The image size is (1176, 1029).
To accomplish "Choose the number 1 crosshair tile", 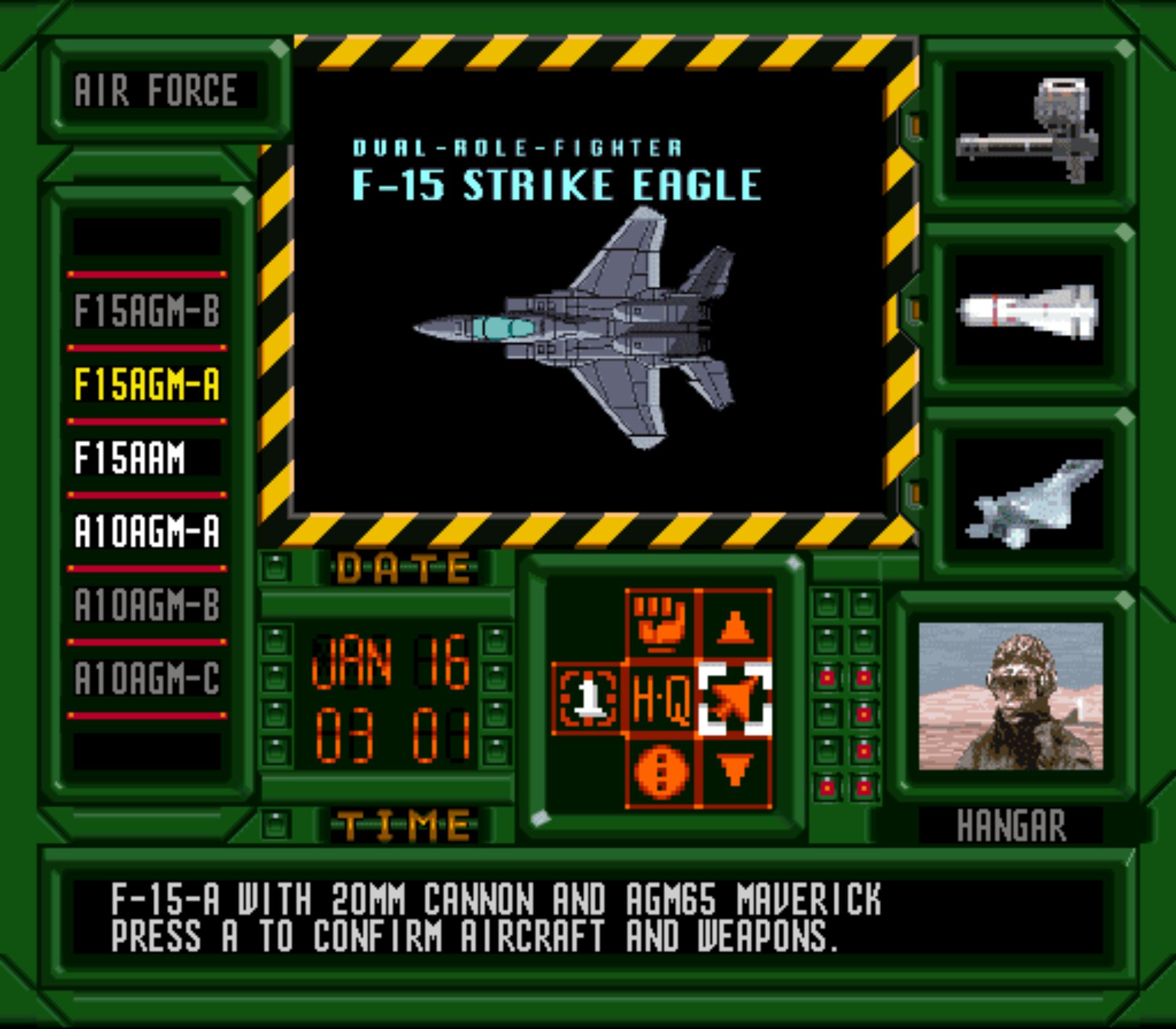I will tap(587, 698).
